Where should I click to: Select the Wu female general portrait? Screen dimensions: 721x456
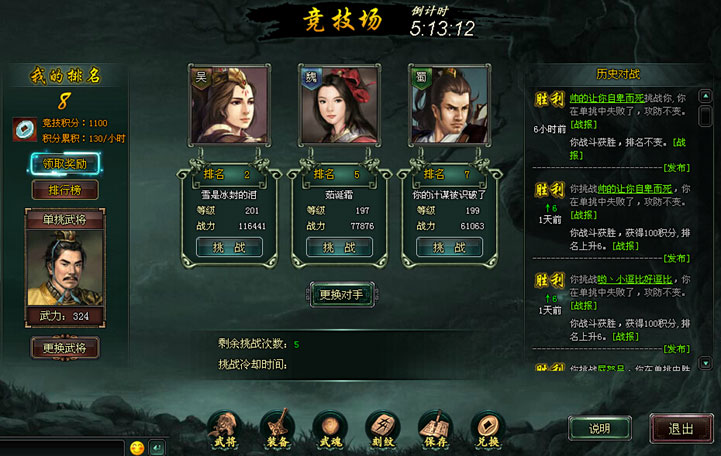229,105
